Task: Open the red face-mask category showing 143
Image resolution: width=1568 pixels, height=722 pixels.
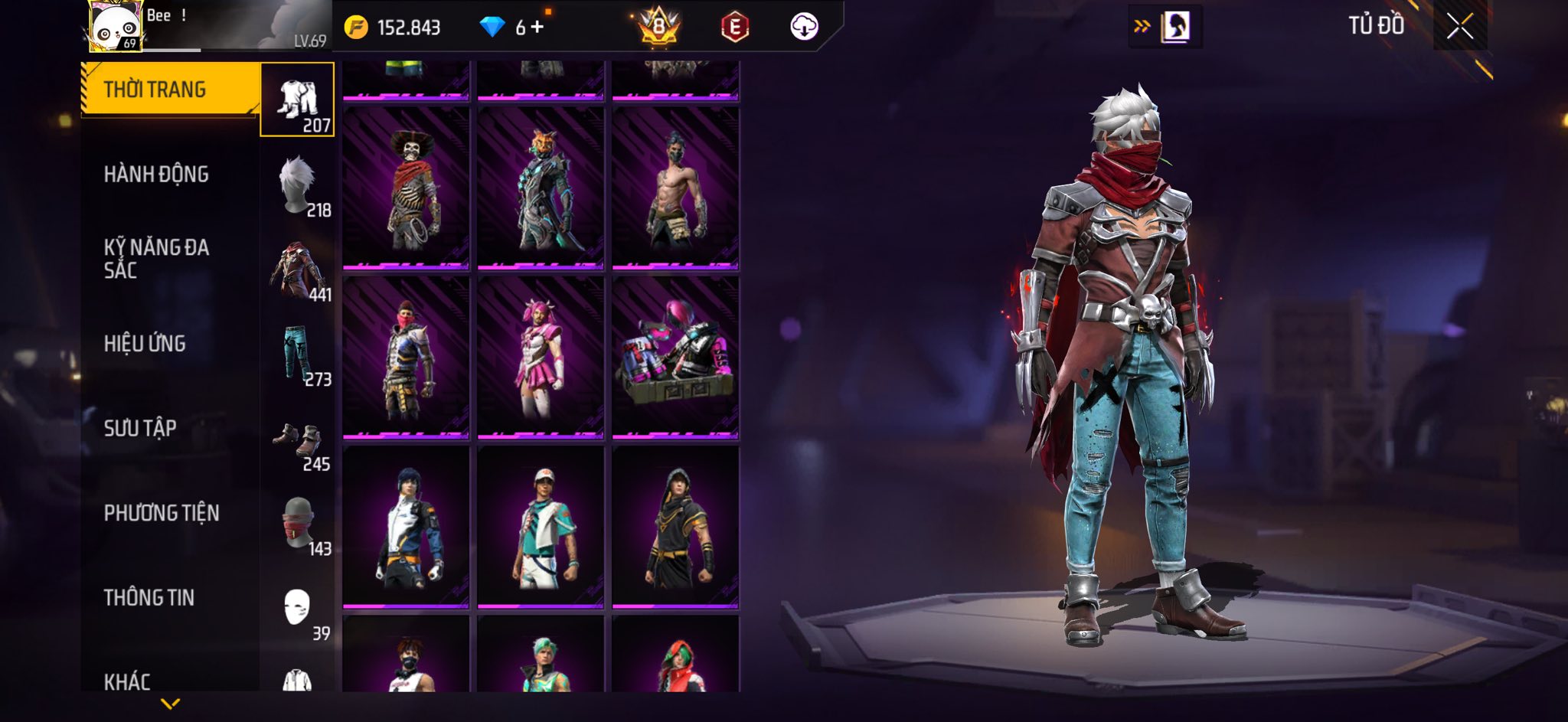Action: [x=298, y=525]
